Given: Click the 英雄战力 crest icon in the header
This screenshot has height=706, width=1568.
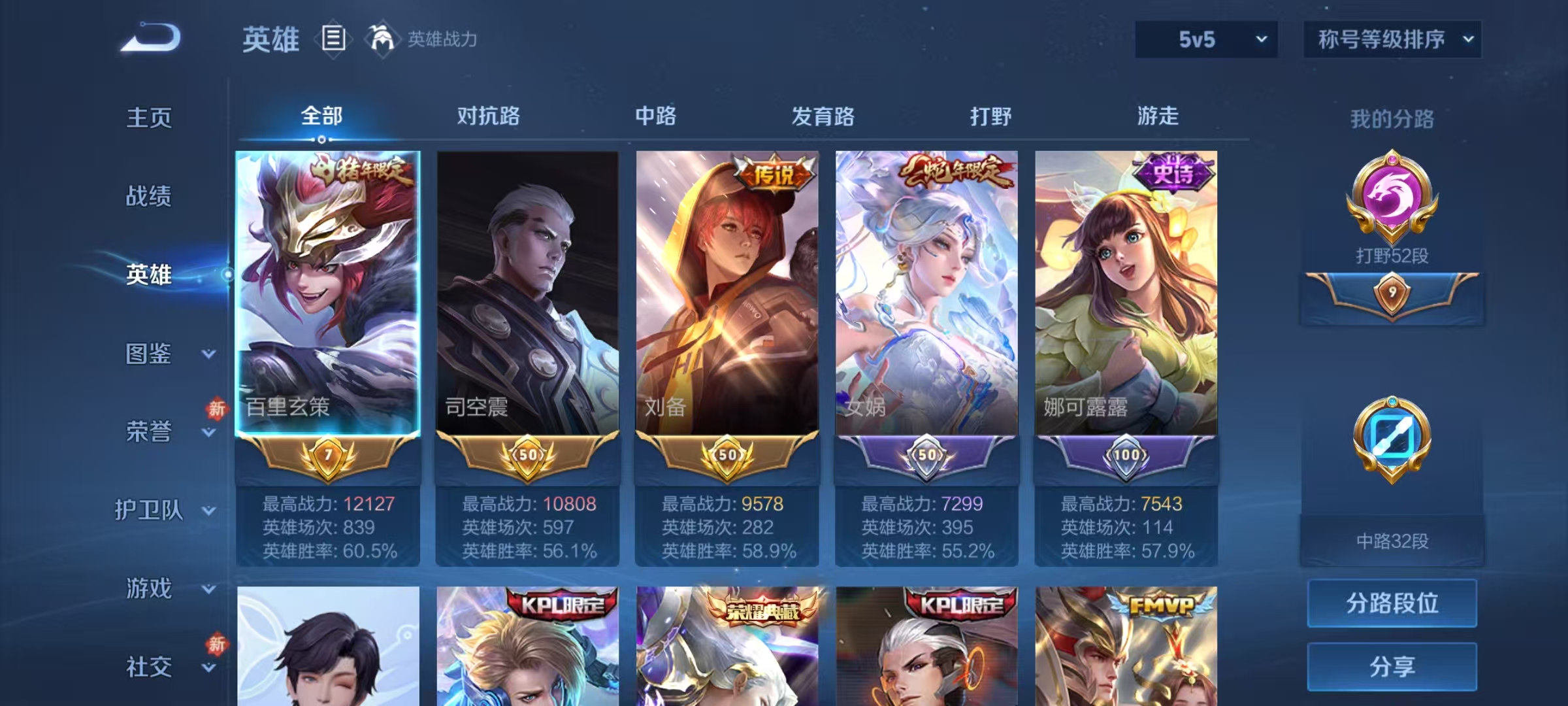Looking at the screenshot, I should pos(383,39).
